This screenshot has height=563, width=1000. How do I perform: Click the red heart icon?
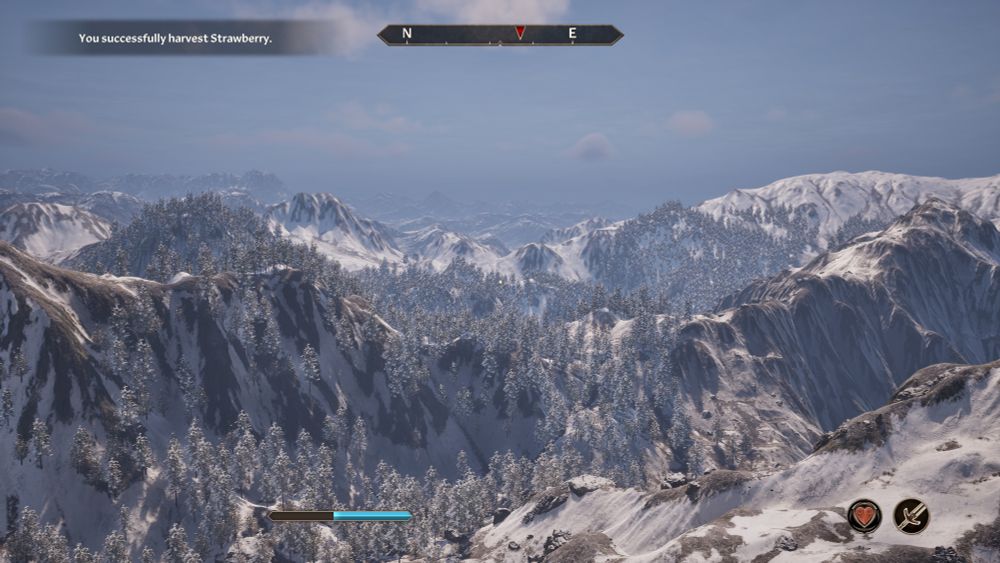click(864, 516)
